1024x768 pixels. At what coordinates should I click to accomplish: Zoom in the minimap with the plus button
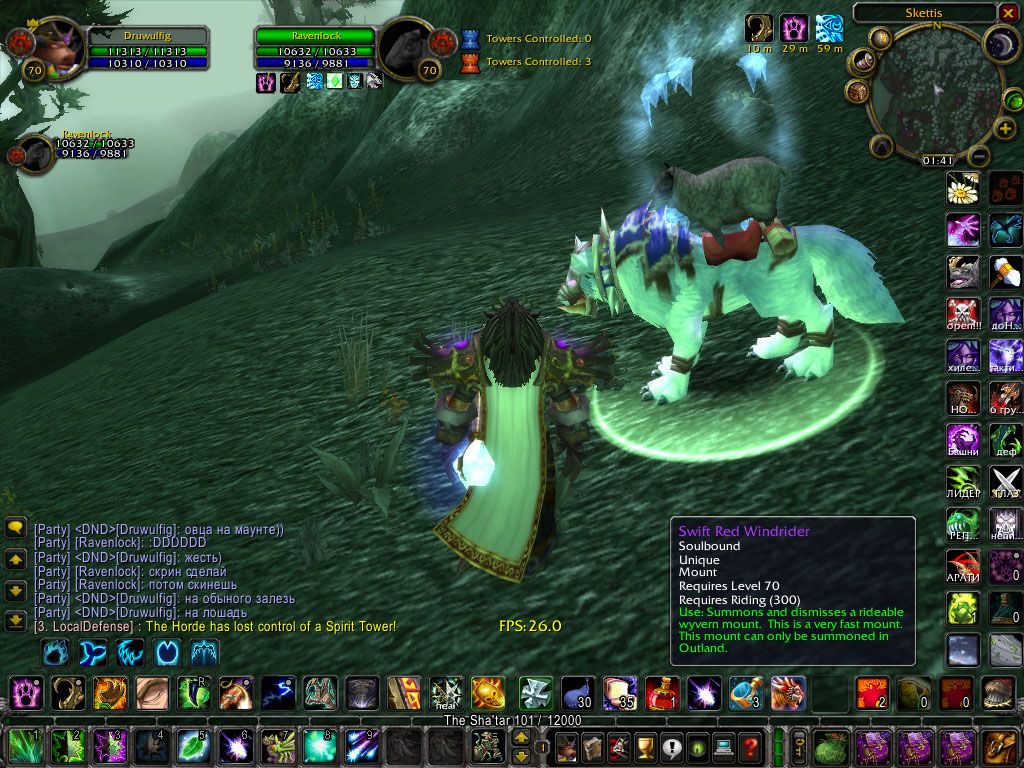pyautogui.click(x=1005, y=129)
